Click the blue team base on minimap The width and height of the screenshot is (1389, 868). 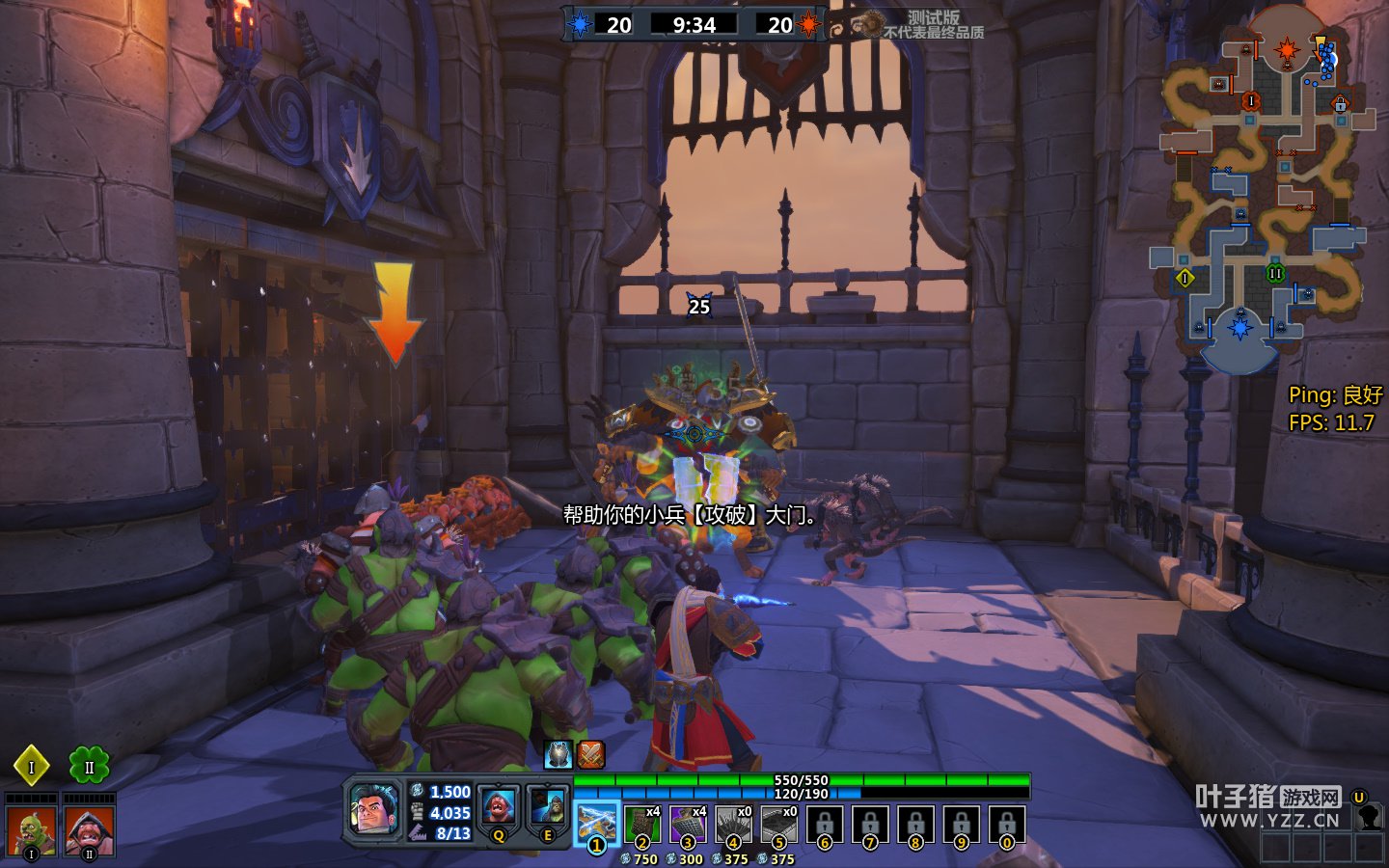[1240, 328]
